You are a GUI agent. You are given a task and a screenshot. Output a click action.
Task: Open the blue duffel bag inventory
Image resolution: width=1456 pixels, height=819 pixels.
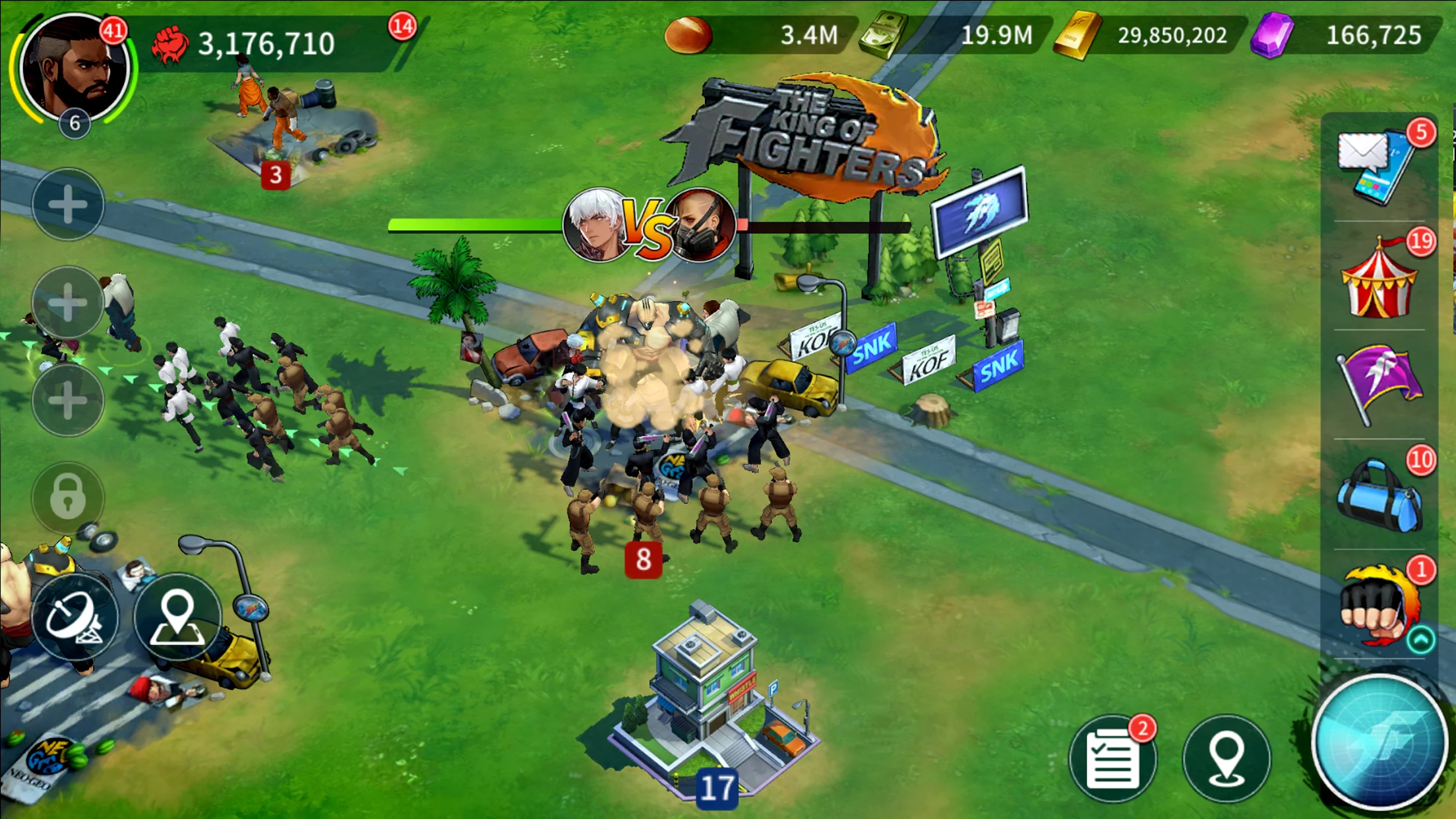[x=1379, y=495]
